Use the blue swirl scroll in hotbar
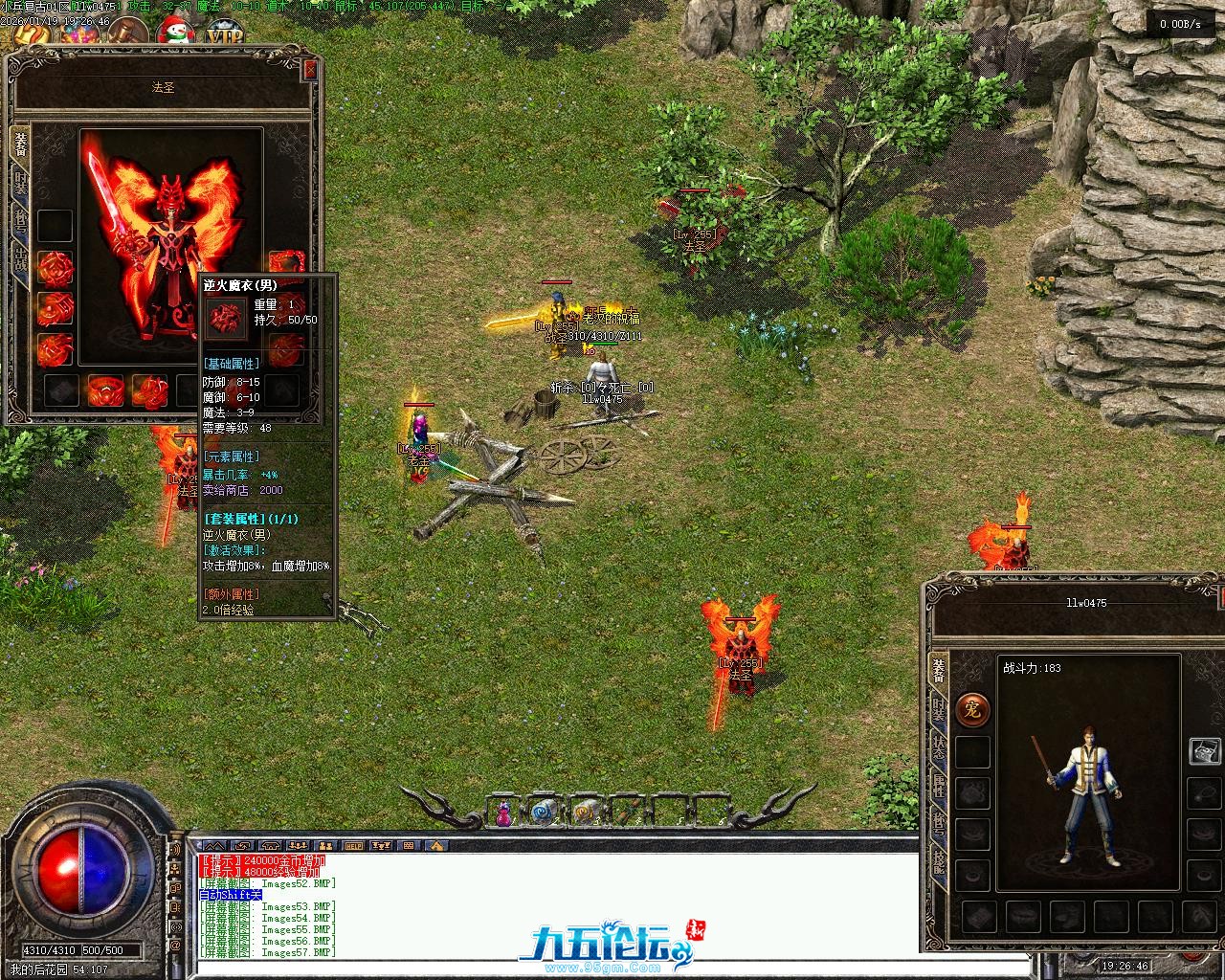 (544, 813)
